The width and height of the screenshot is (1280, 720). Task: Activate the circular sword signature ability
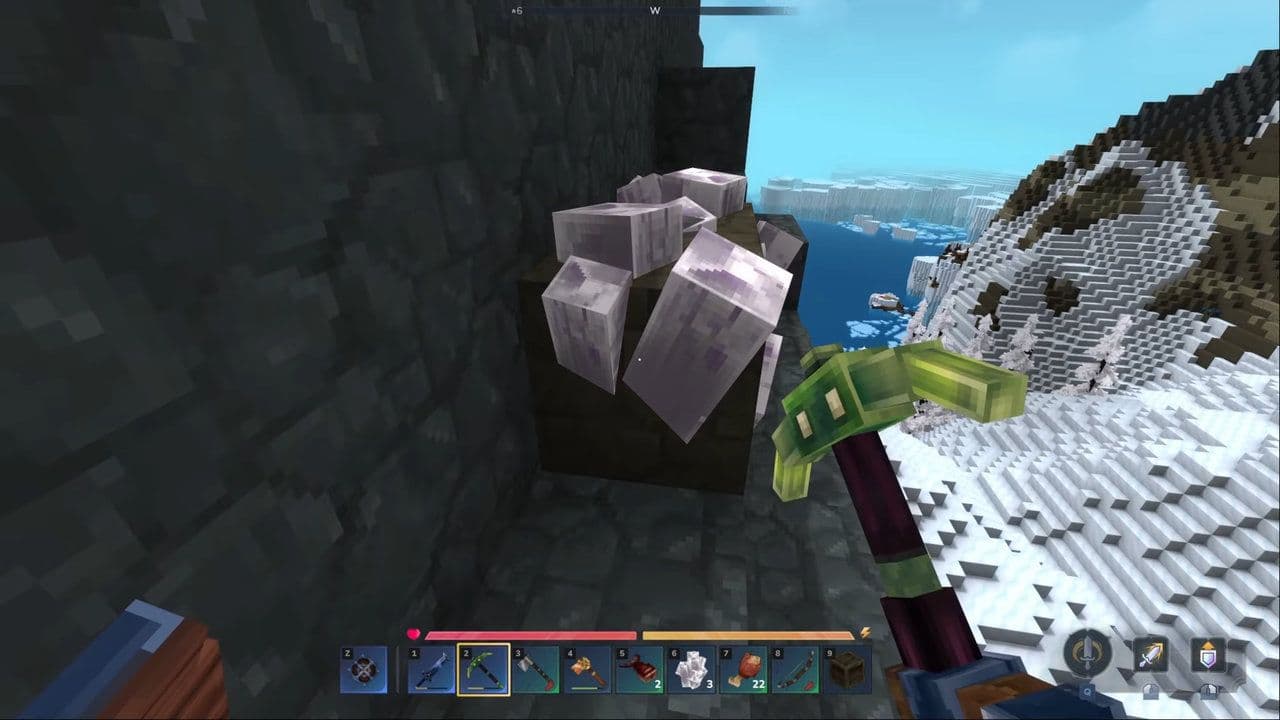tap(1087, 654)
